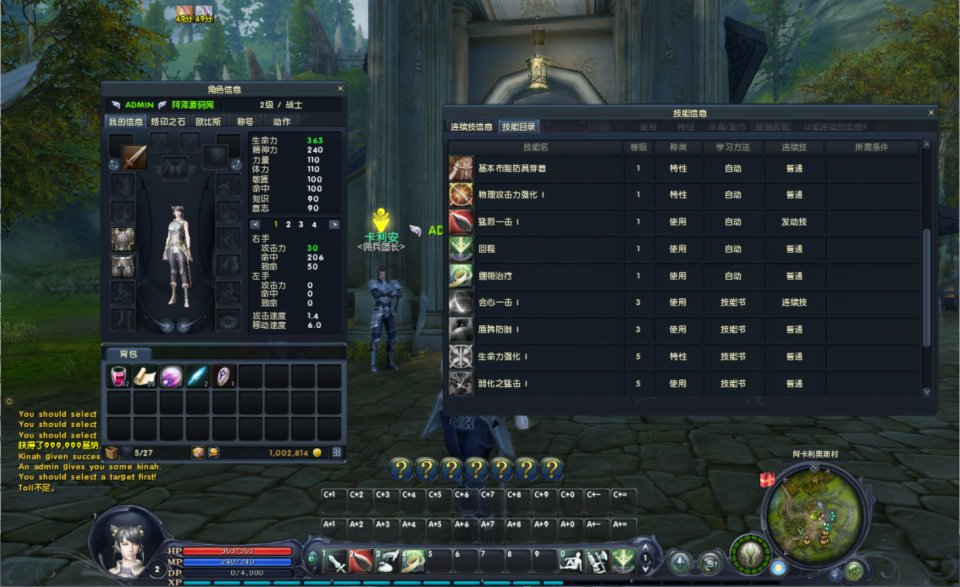
Task: Go to the next stat page arrow
Action: click(x=334, y=225)
